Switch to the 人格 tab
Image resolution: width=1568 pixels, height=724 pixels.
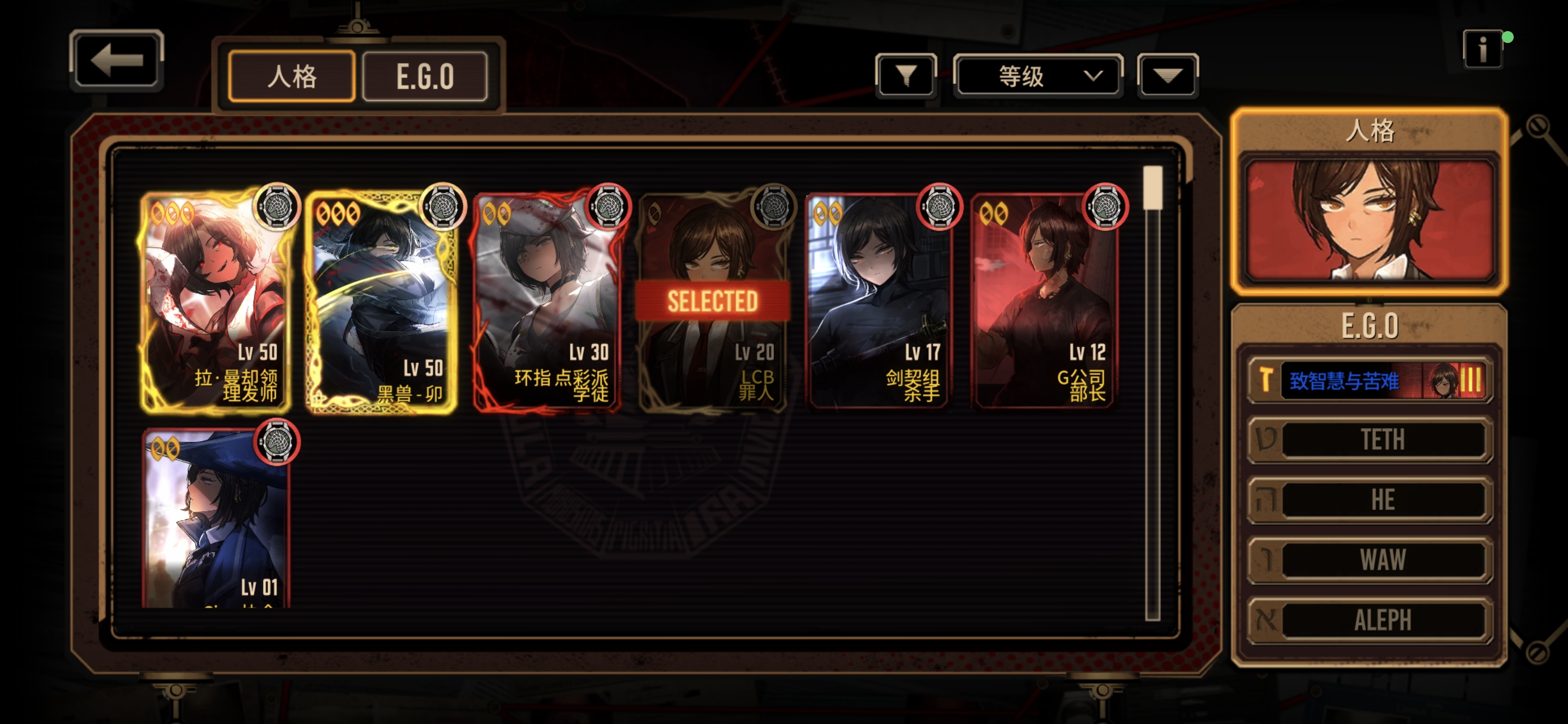[291, 77]
